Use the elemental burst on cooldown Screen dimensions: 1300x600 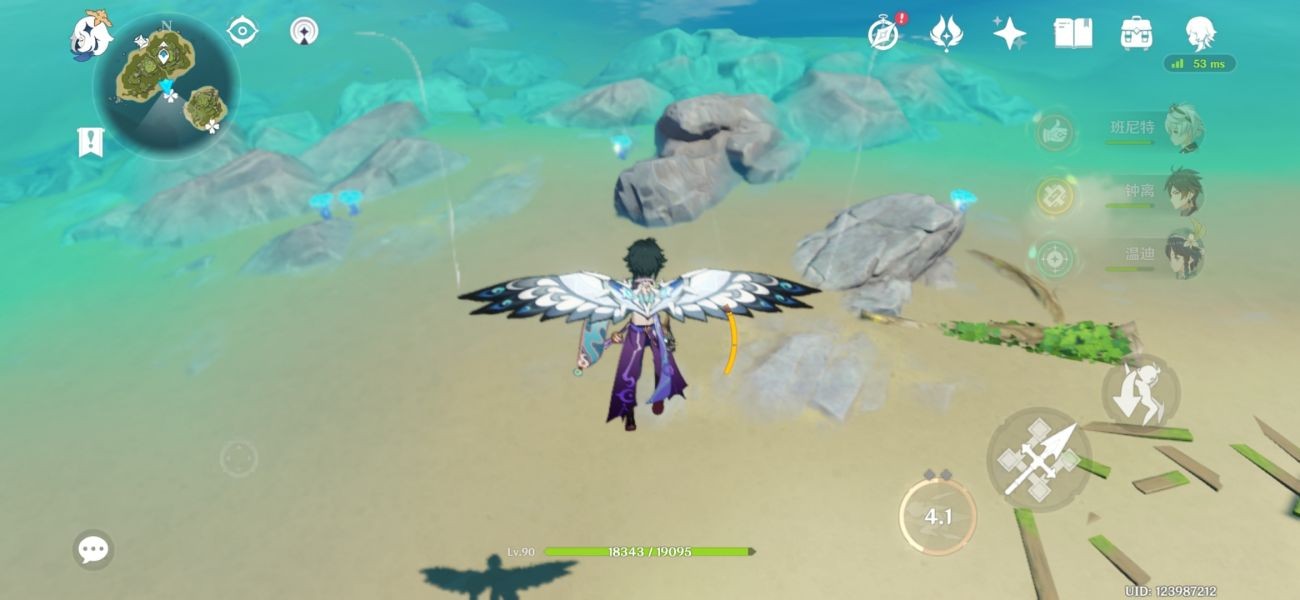pos(937,516)
